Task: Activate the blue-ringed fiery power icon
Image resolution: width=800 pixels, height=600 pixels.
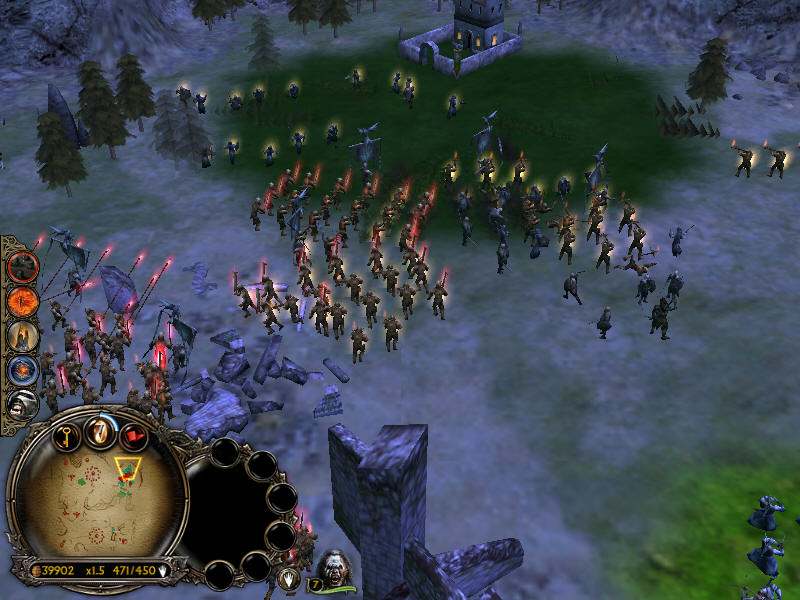Action: pyautogui.click(x=23, y=371)
